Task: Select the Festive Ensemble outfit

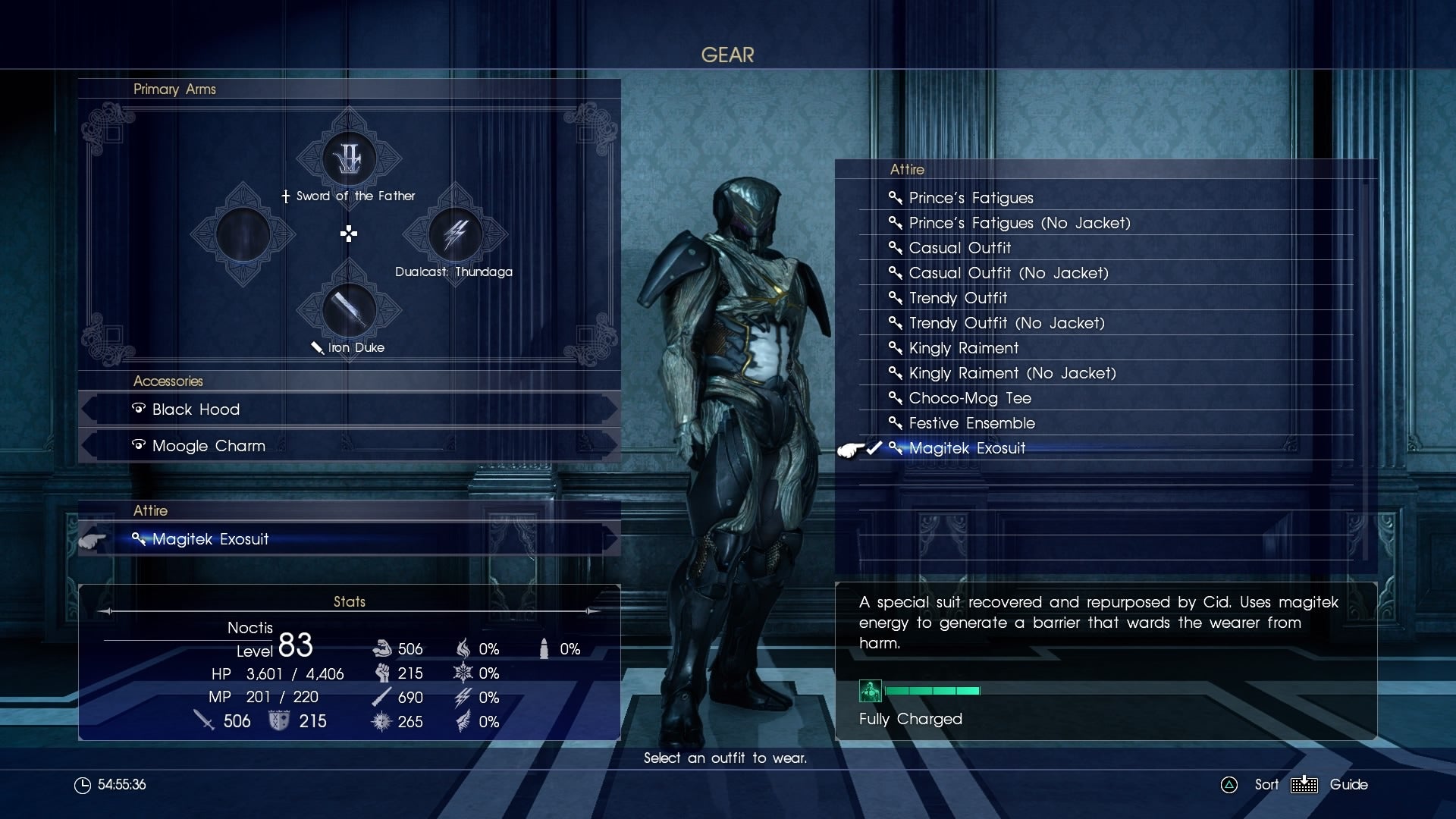Action: coord(971,423)
